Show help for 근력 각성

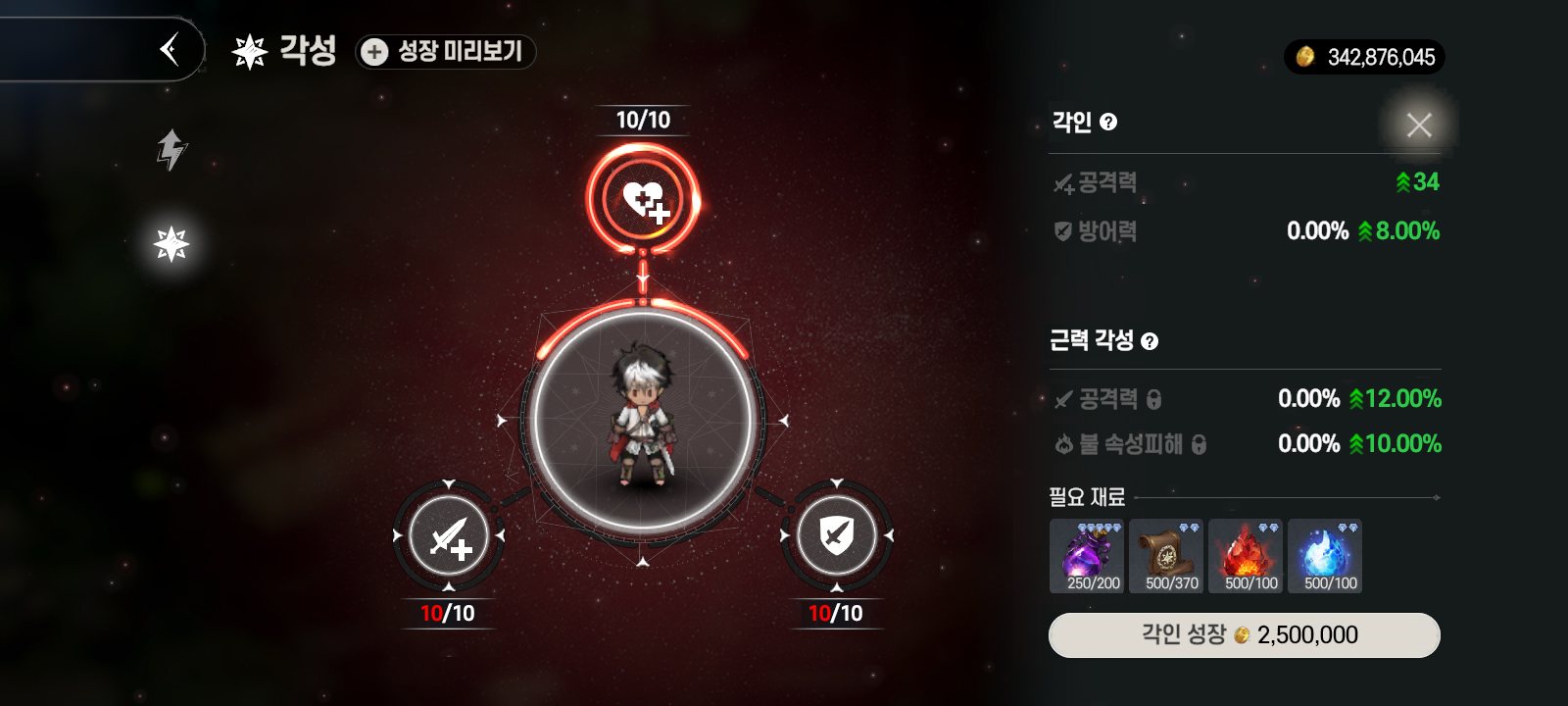[1150, 341]
